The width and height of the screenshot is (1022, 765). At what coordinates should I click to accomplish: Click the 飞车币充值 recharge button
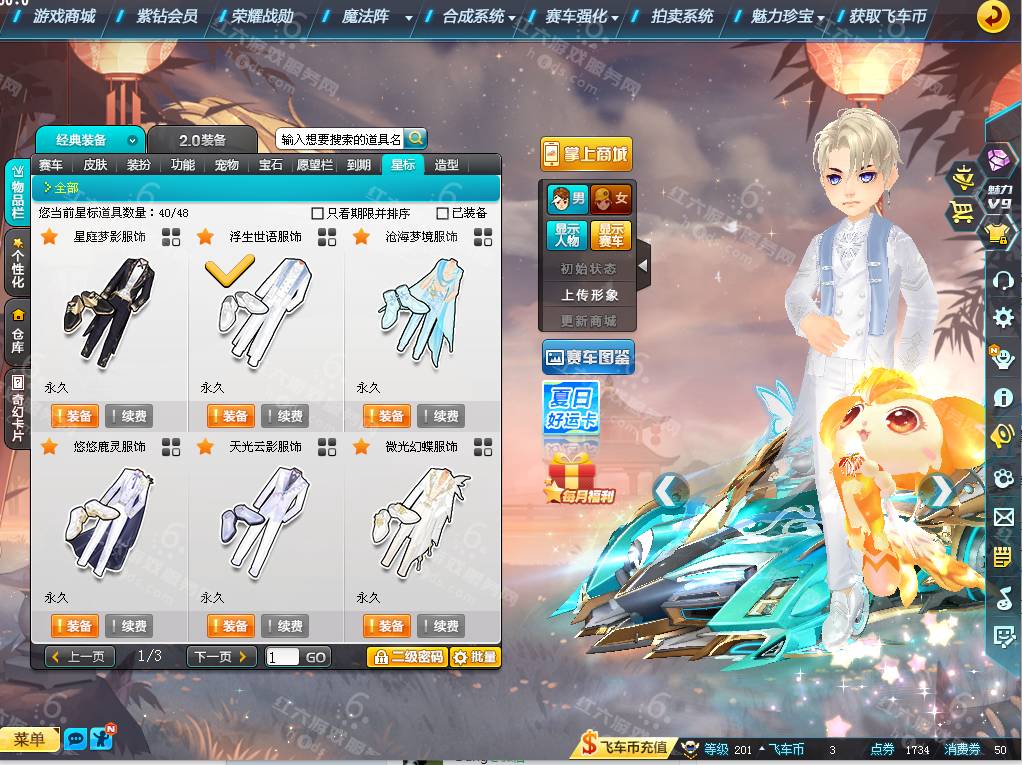pos(624,748)
